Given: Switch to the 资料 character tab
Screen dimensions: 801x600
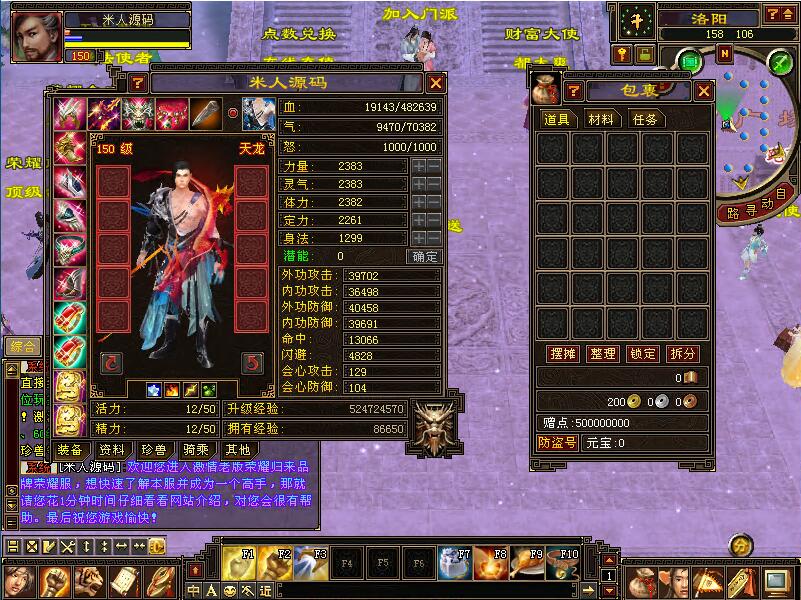Looking at the screenshot, I should click(112, 450).
